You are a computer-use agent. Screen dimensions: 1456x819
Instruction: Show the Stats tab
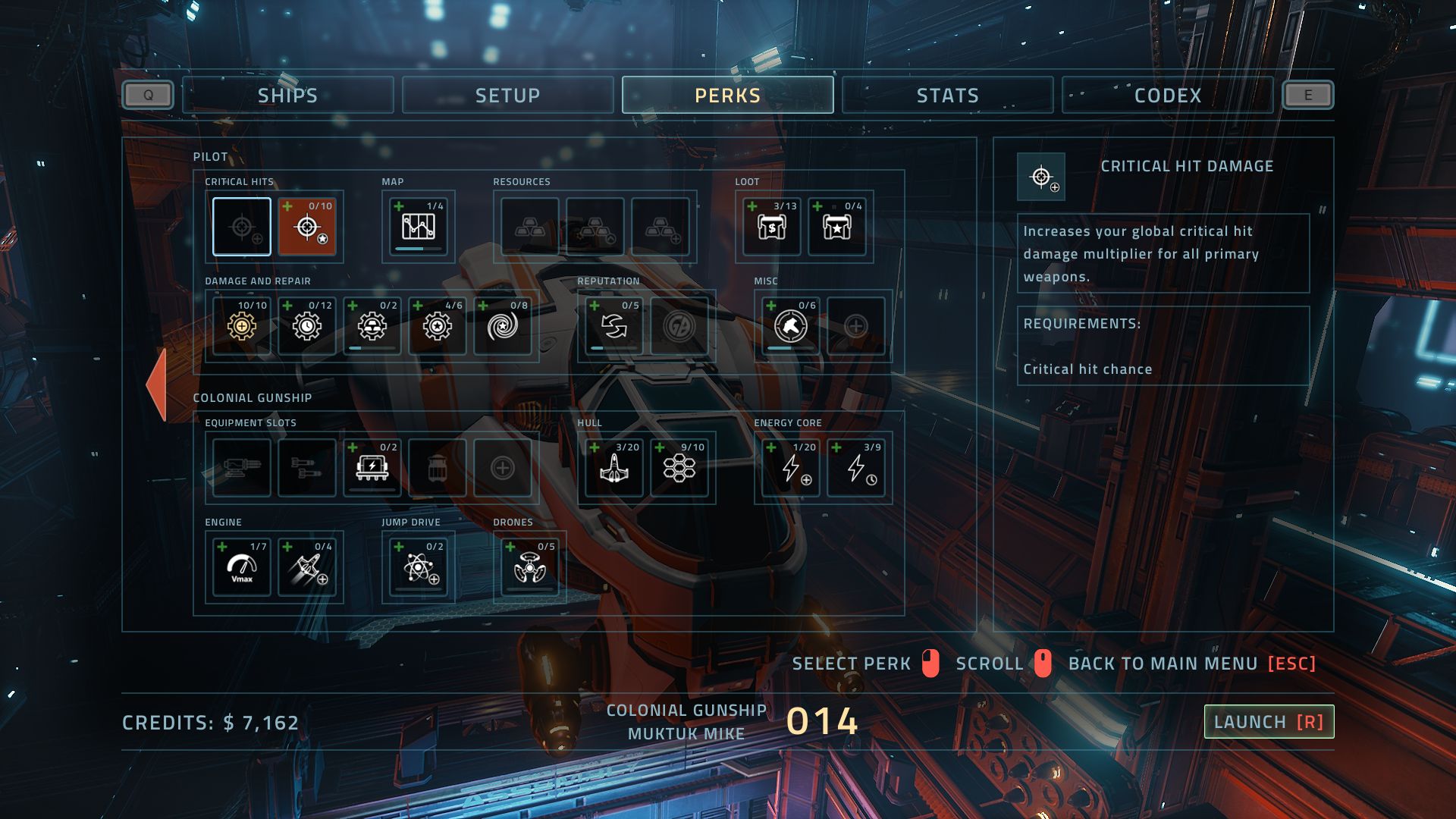click(947, 96)
